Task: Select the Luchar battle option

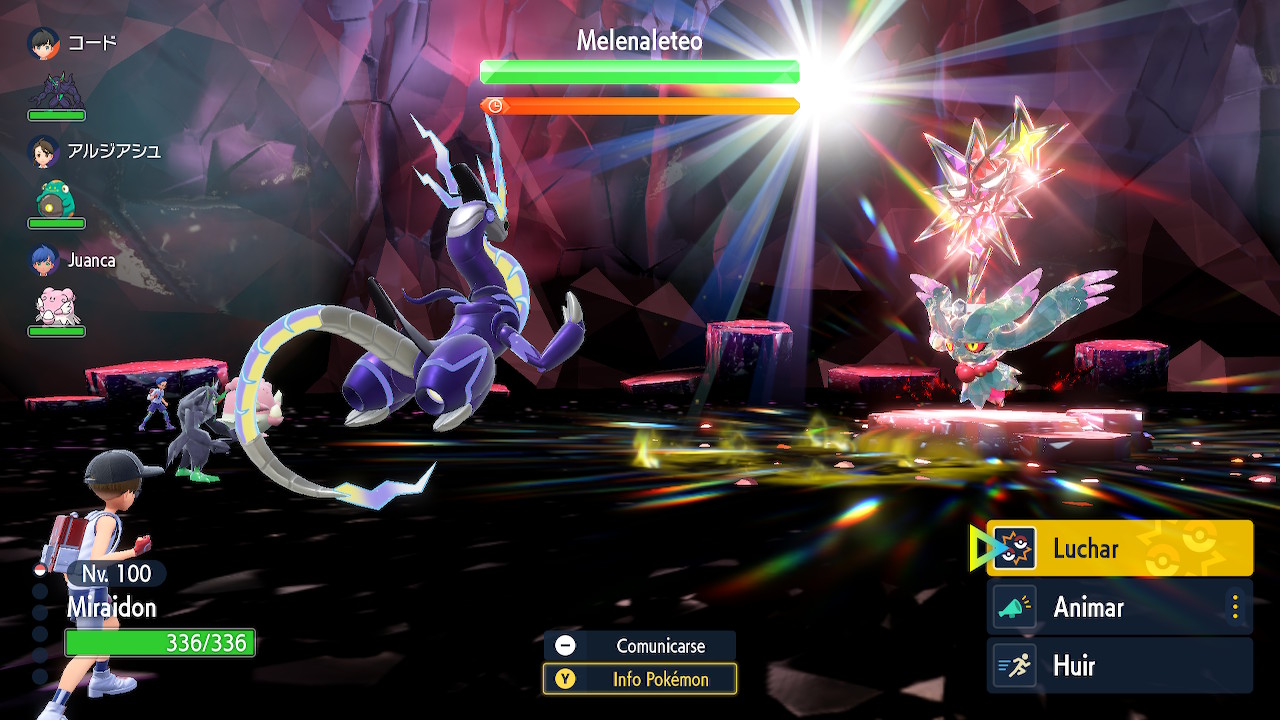Action: (x=1119, y=548)
